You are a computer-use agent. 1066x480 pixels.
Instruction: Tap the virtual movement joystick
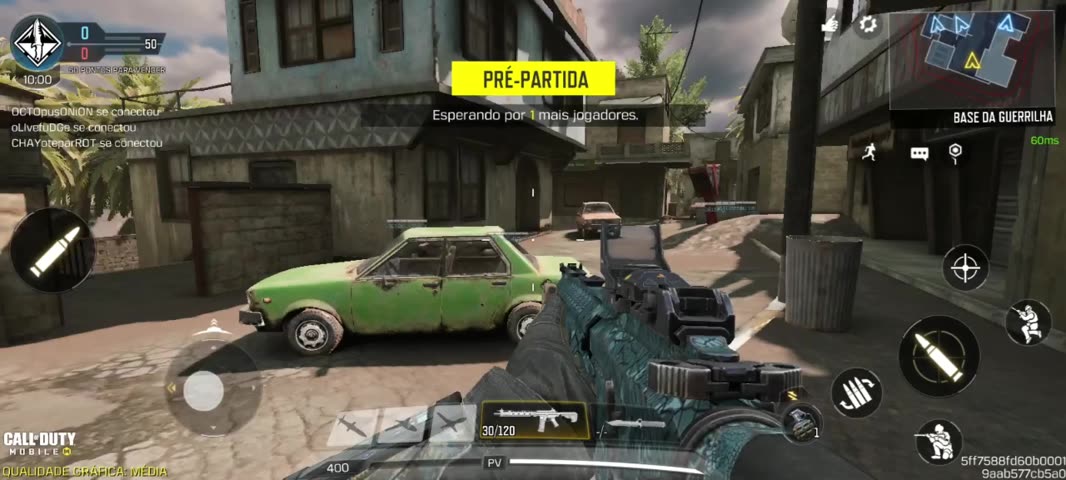204,390
